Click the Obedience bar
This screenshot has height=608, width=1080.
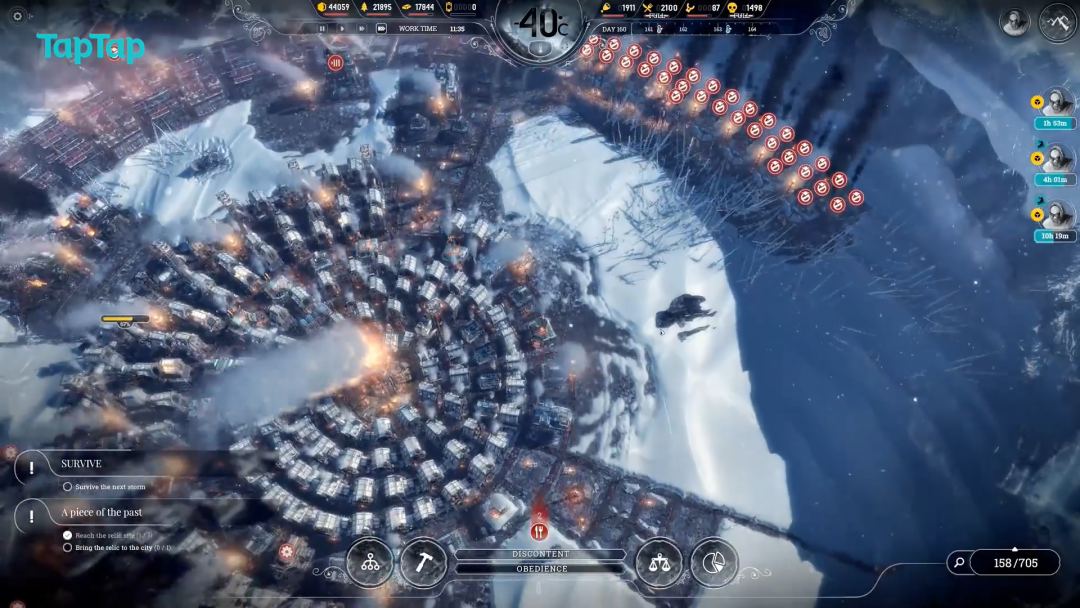pos(541,569)
